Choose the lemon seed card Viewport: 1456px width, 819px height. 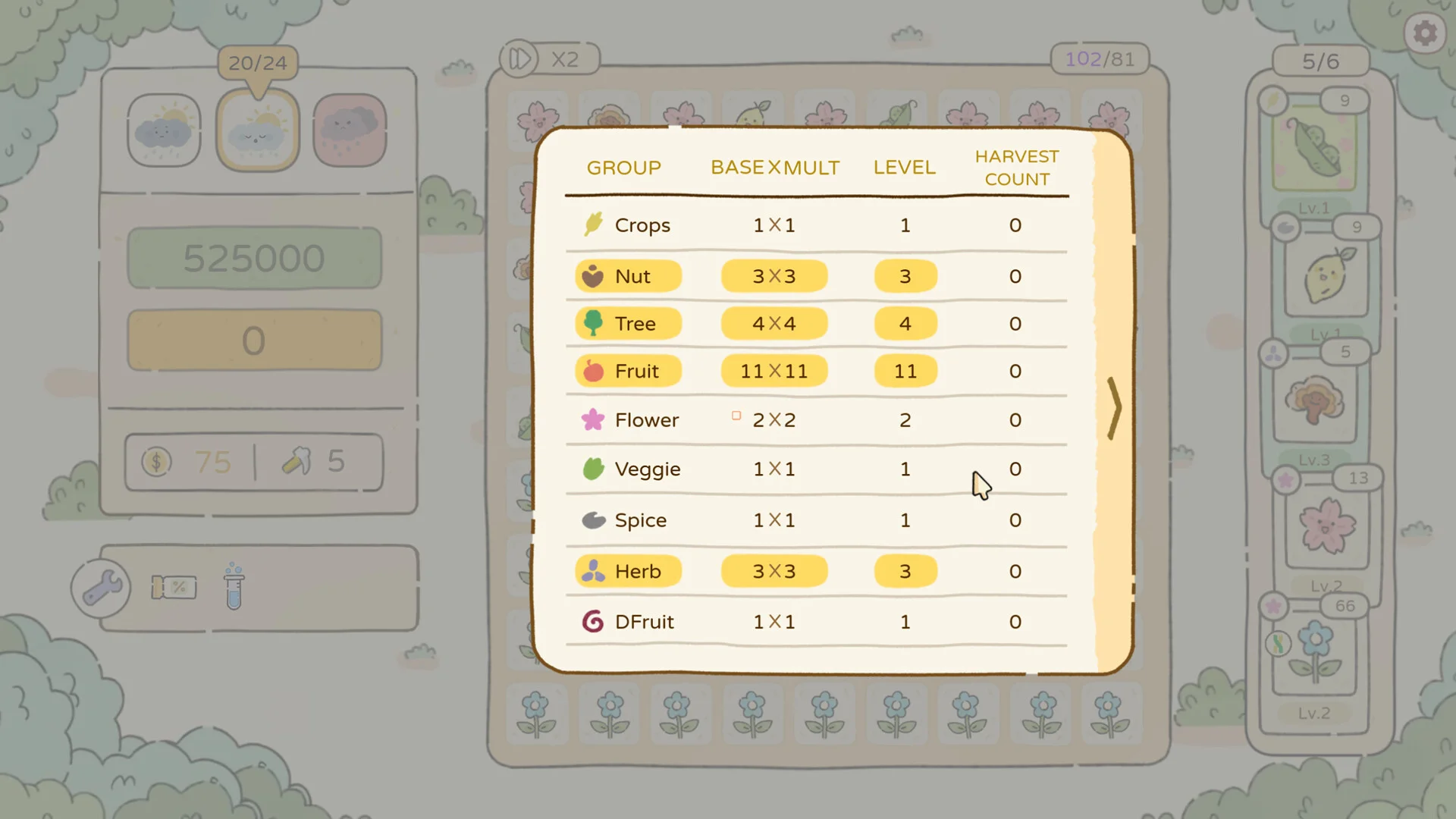[1326, 276]
